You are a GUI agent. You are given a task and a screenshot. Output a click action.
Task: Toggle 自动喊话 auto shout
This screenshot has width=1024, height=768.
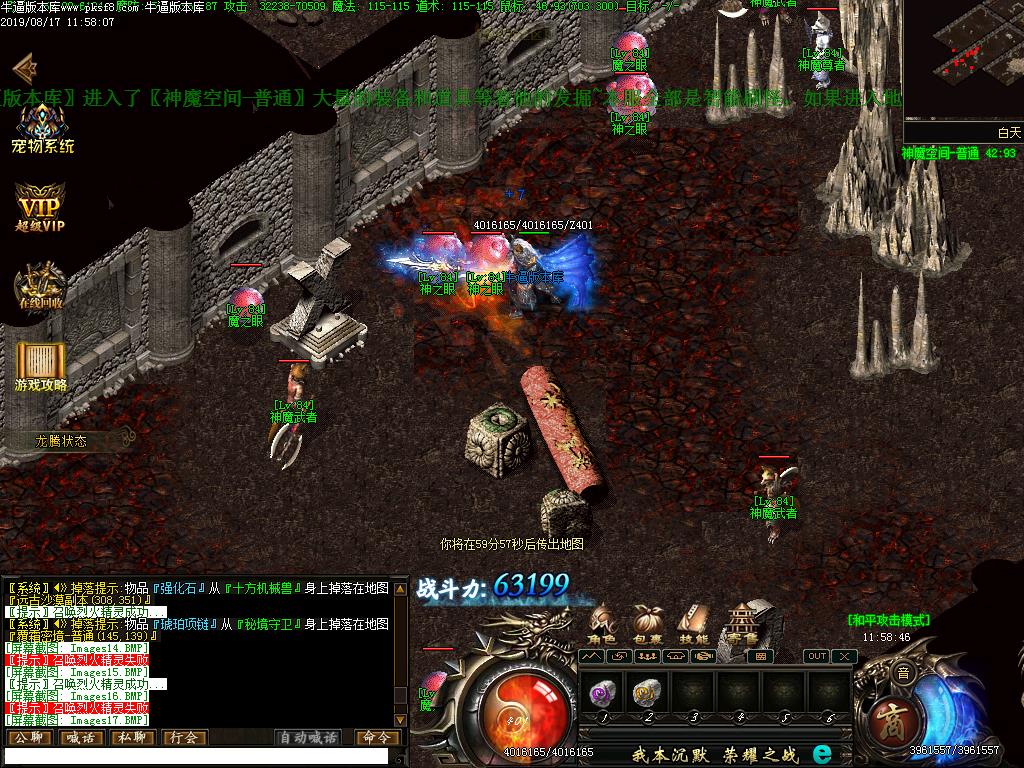click(308, 738)
